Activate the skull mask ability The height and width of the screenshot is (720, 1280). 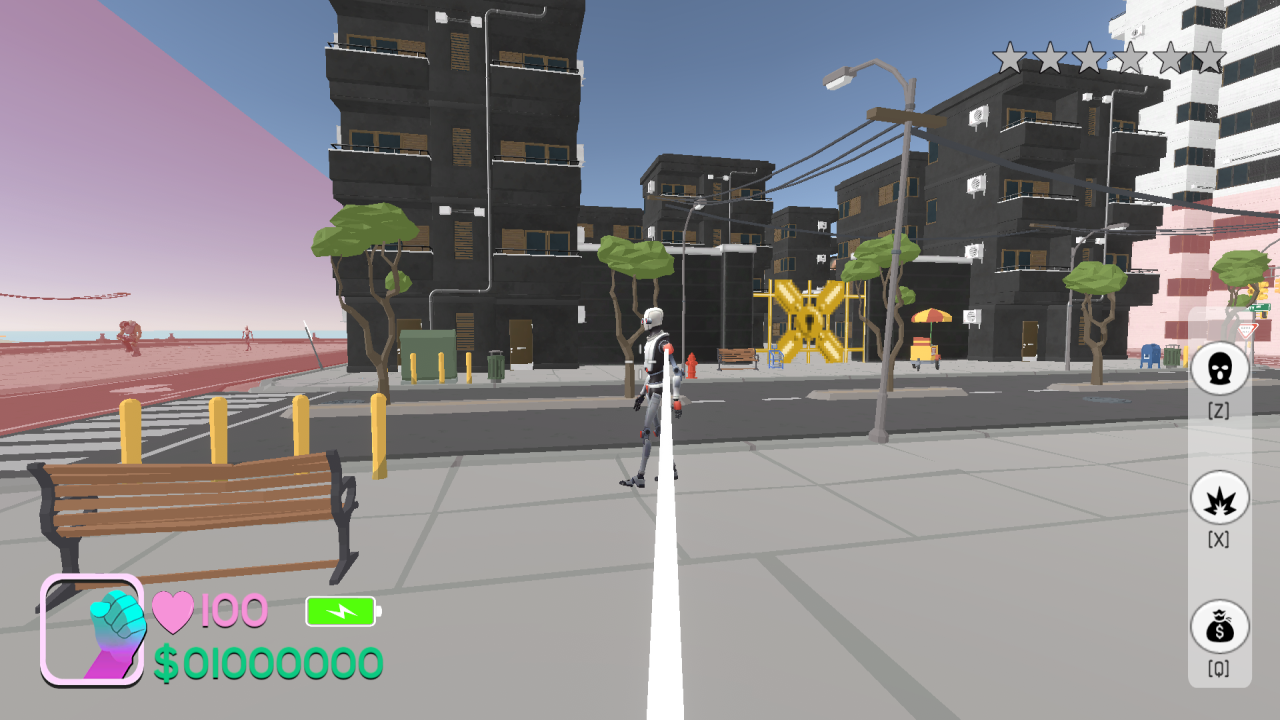tap(1219, 368)
